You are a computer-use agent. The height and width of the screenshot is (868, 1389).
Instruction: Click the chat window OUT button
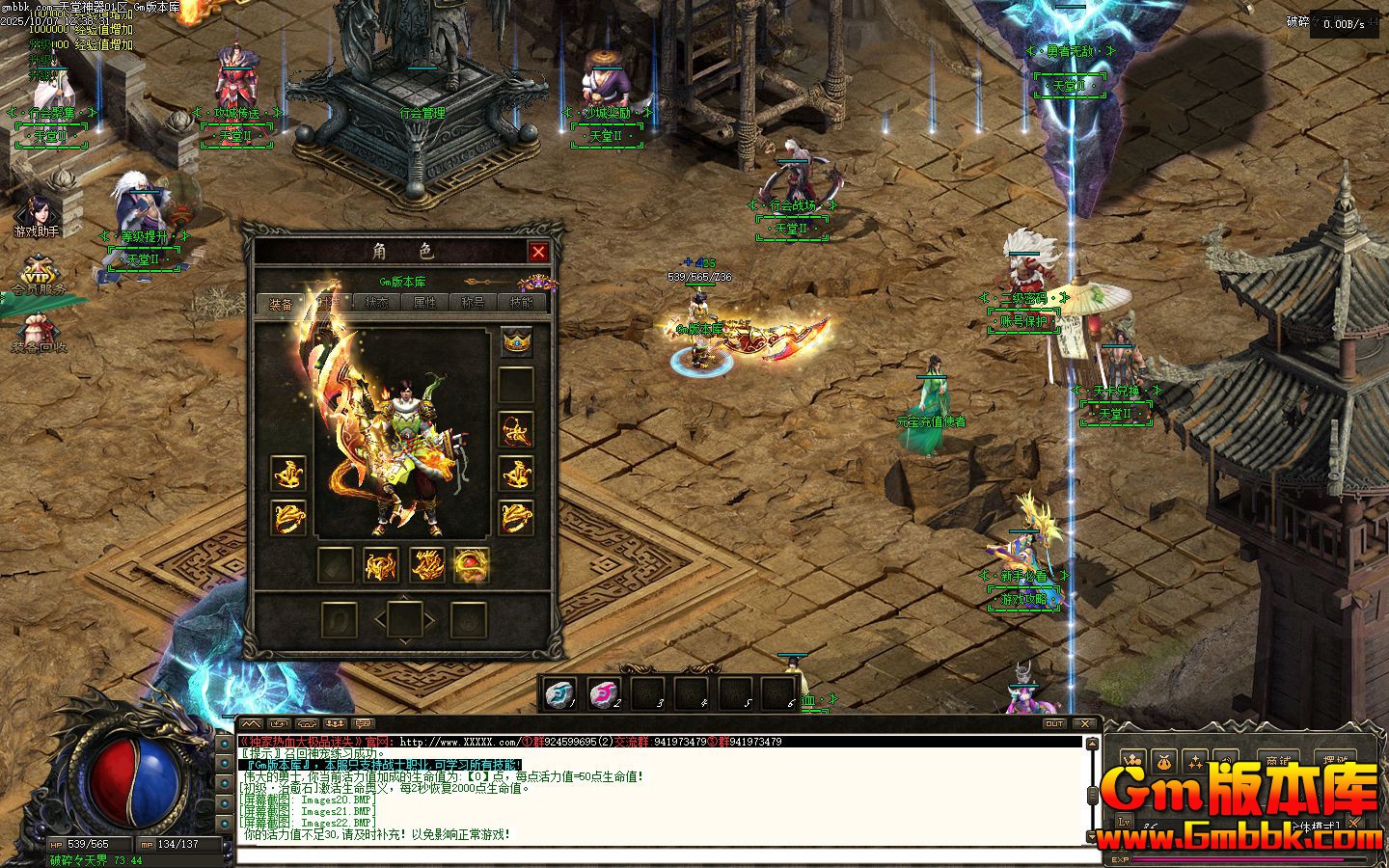coord(1054,723)
